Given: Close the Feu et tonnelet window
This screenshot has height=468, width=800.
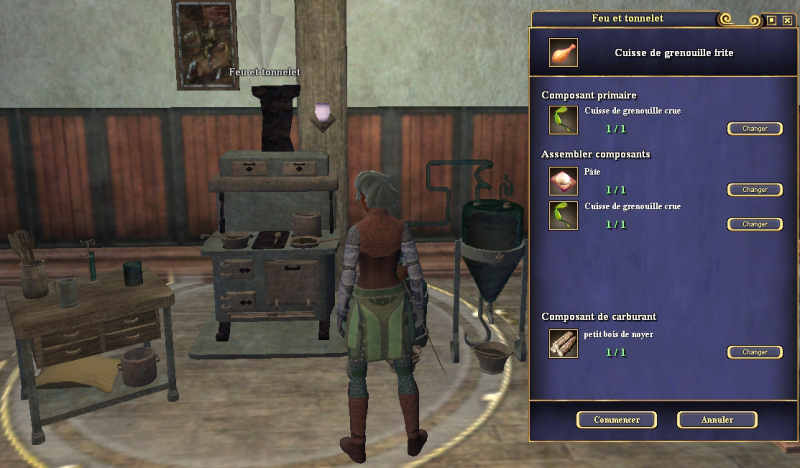Looking at the screenshot, I should point(787,19).
